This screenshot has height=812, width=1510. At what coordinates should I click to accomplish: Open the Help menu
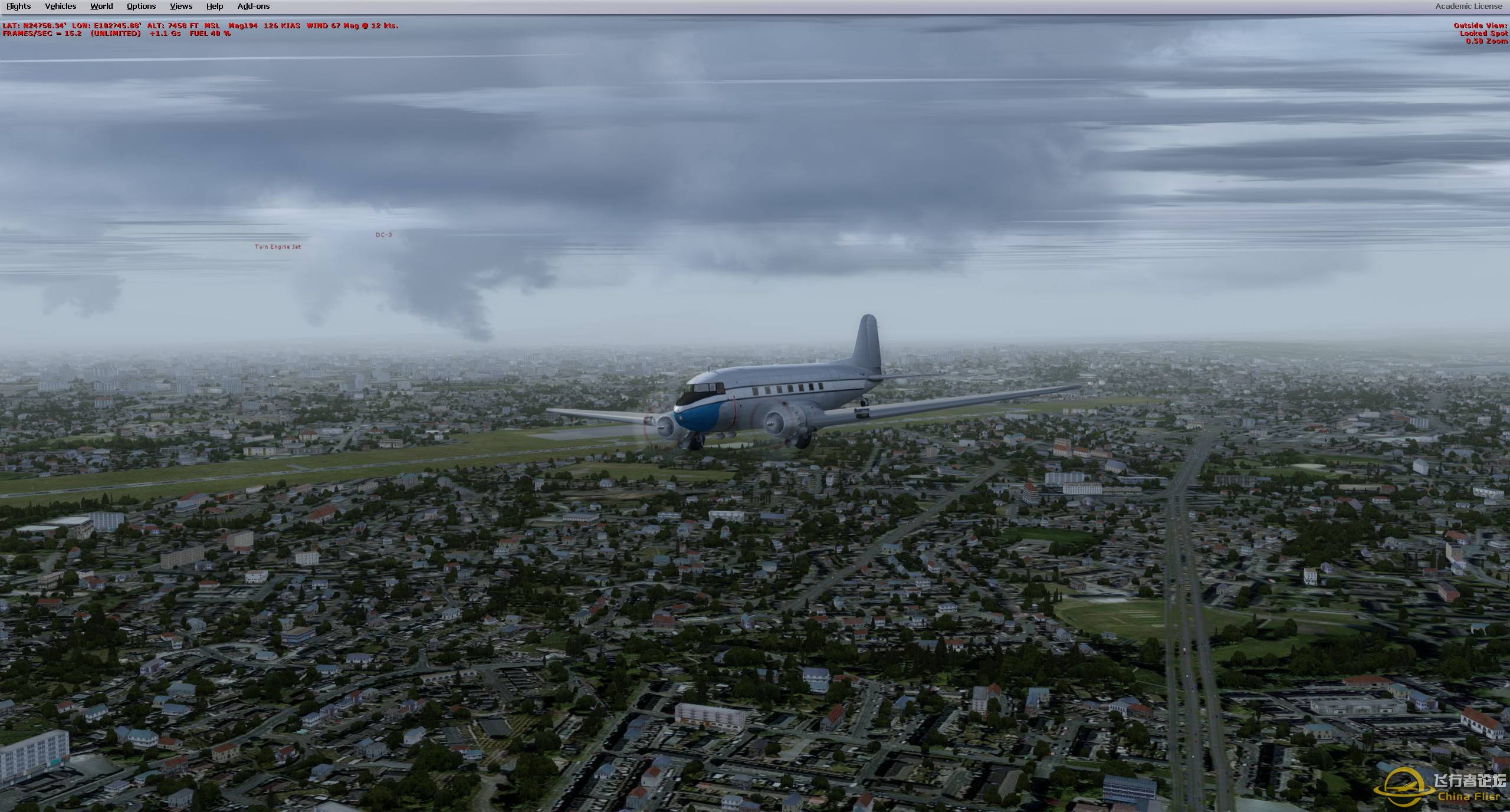214,6
